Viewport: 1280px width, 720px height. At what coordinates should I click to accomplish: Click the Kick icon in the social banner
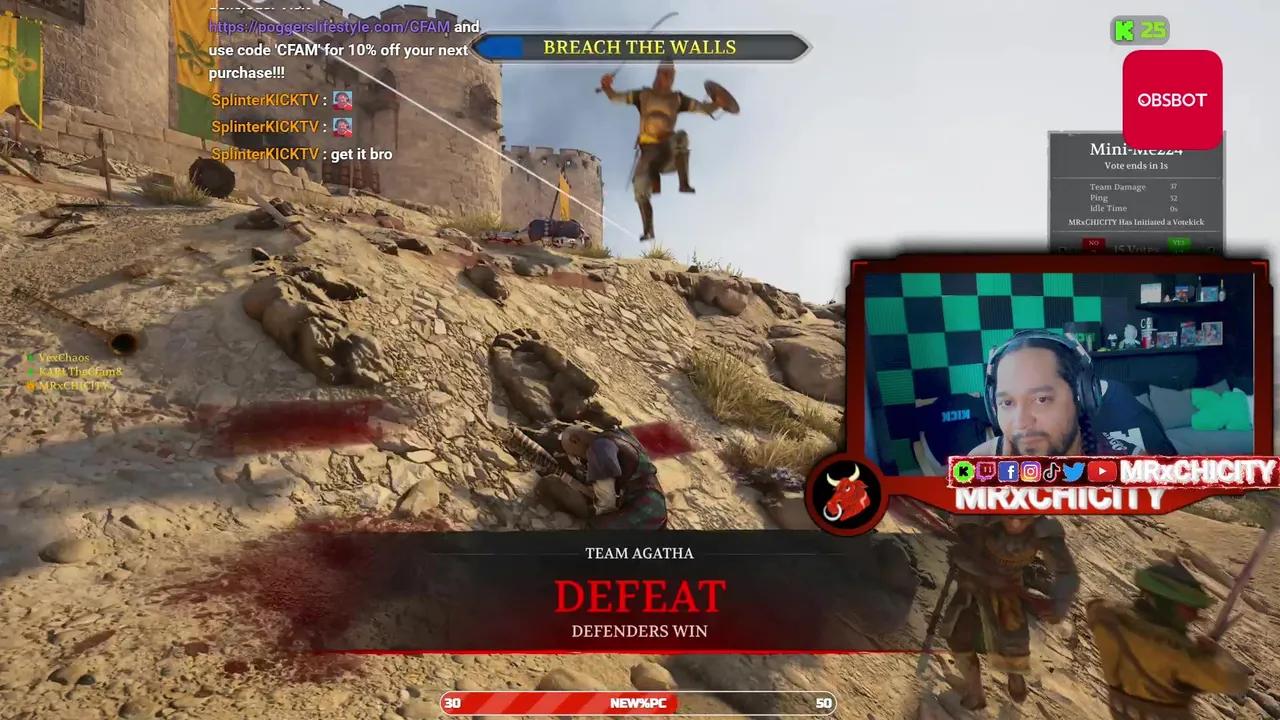963,472
